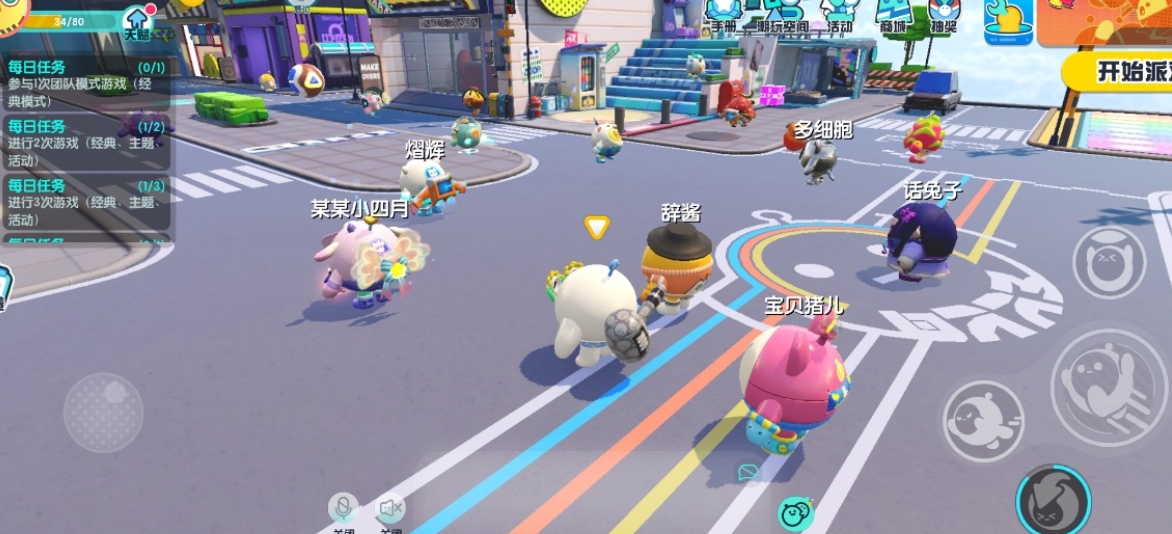The width and height of the screenshot is (1172, 534).
Task: Open the teal emote face button
Action: click(795, 514)
